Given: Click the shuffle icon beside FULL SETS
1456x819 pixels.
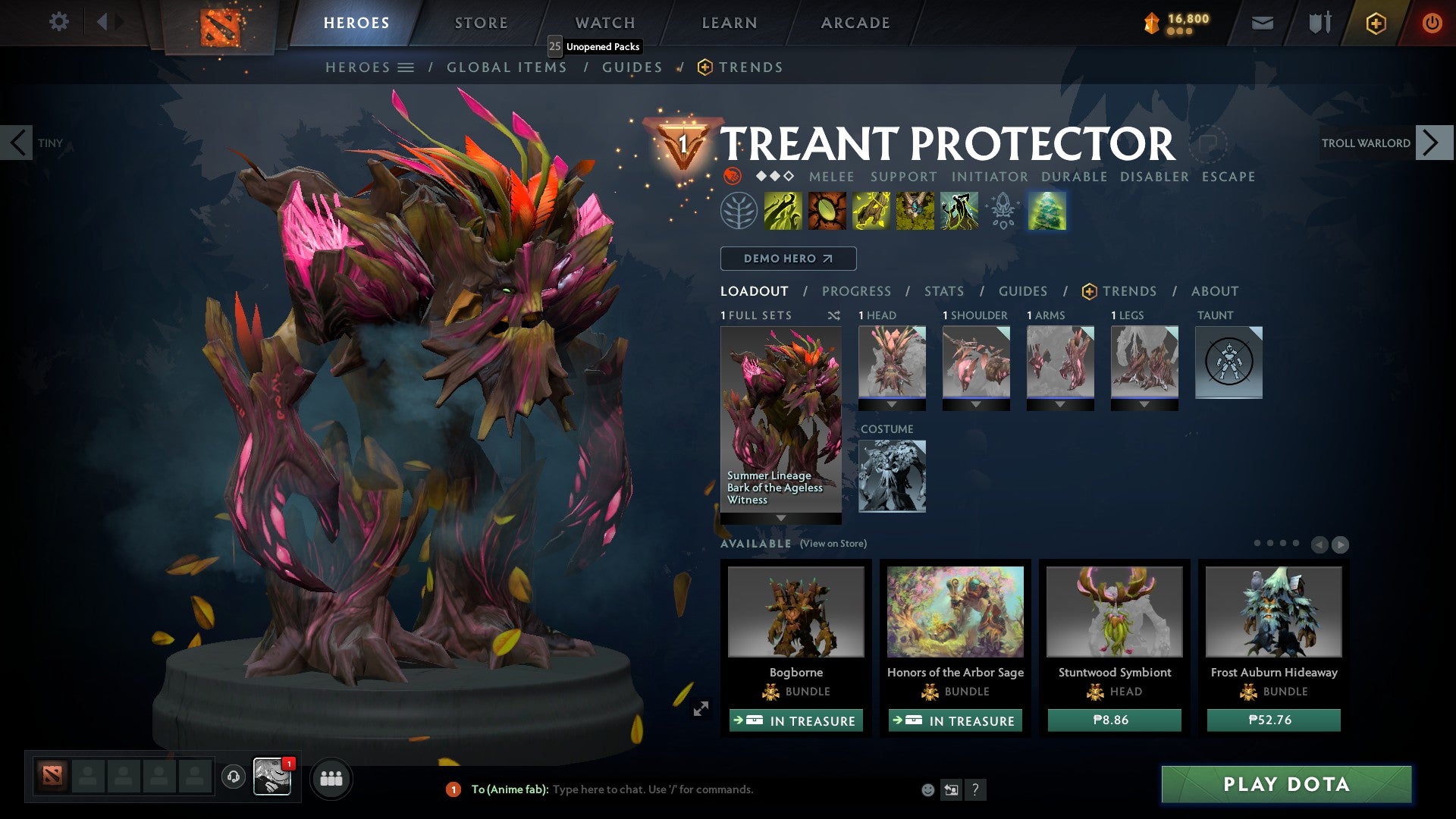Looking at the screenshot, I should [x=833, y=315].
